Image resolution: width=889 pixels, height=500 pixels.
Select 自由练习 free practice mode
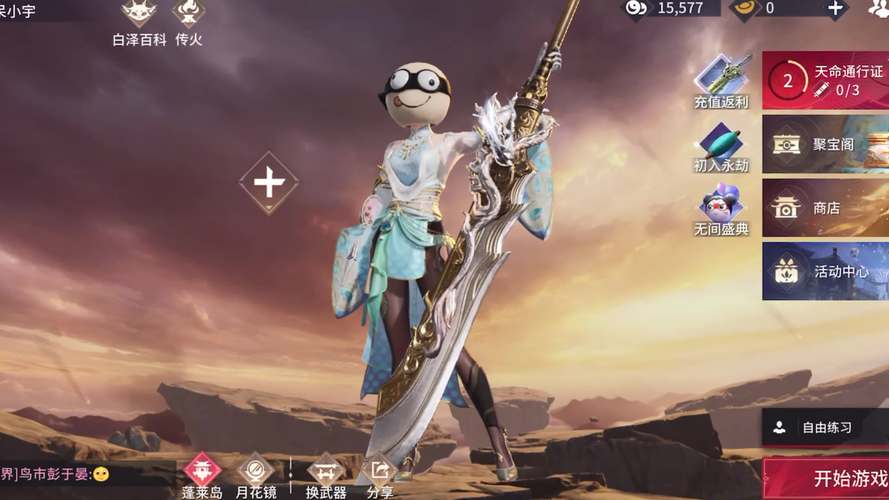(825, 427)
